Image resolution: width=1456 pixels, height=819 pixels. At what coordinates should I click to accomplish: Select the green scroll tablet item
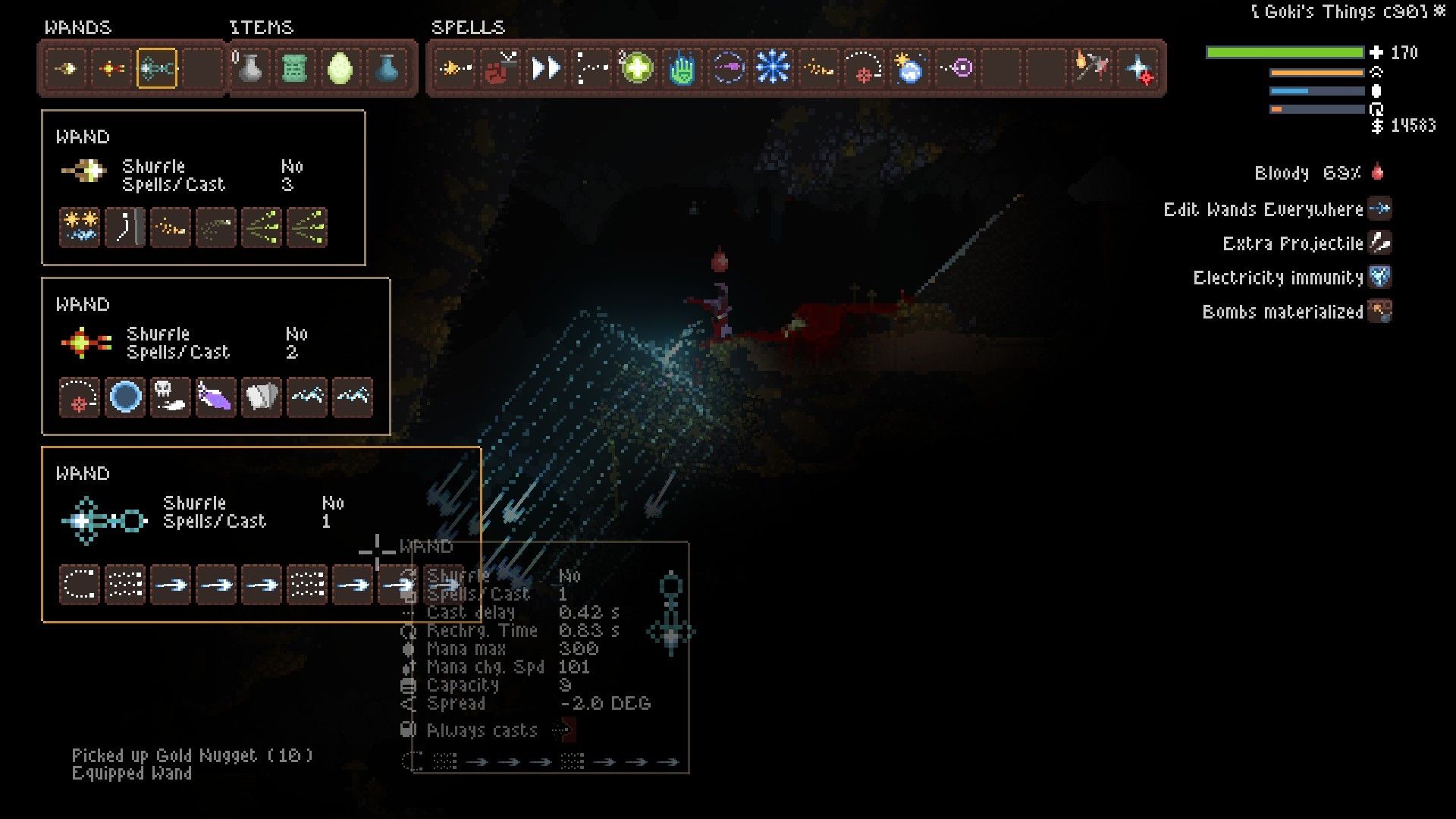(295, 69)
